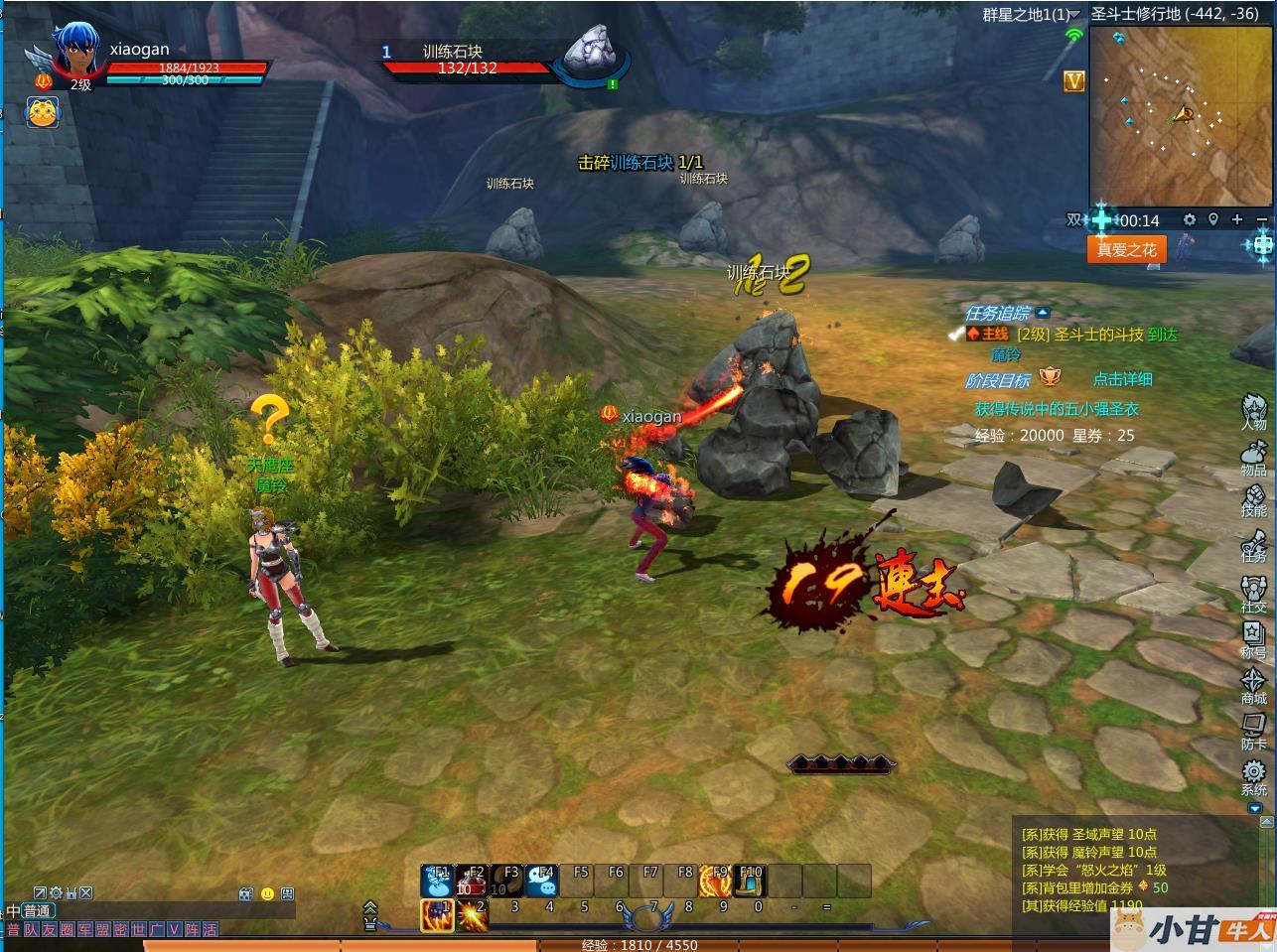
Task: Click 点击详细 stage goal details link
Action: tap(1122, 379)
